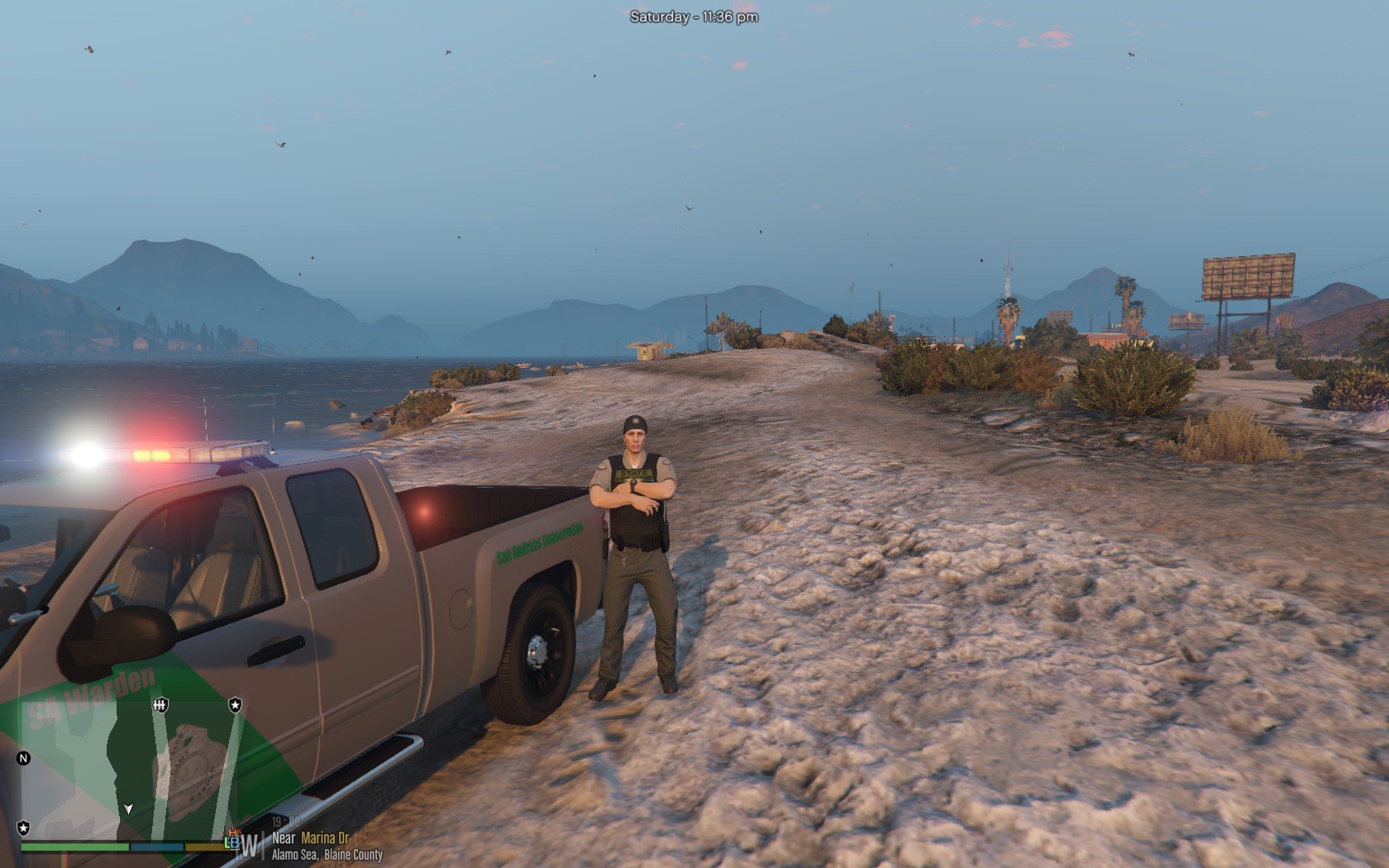This screenshot has height=868, width=1389.
Task: Click the north compass marker
Action: coord(23,758)
